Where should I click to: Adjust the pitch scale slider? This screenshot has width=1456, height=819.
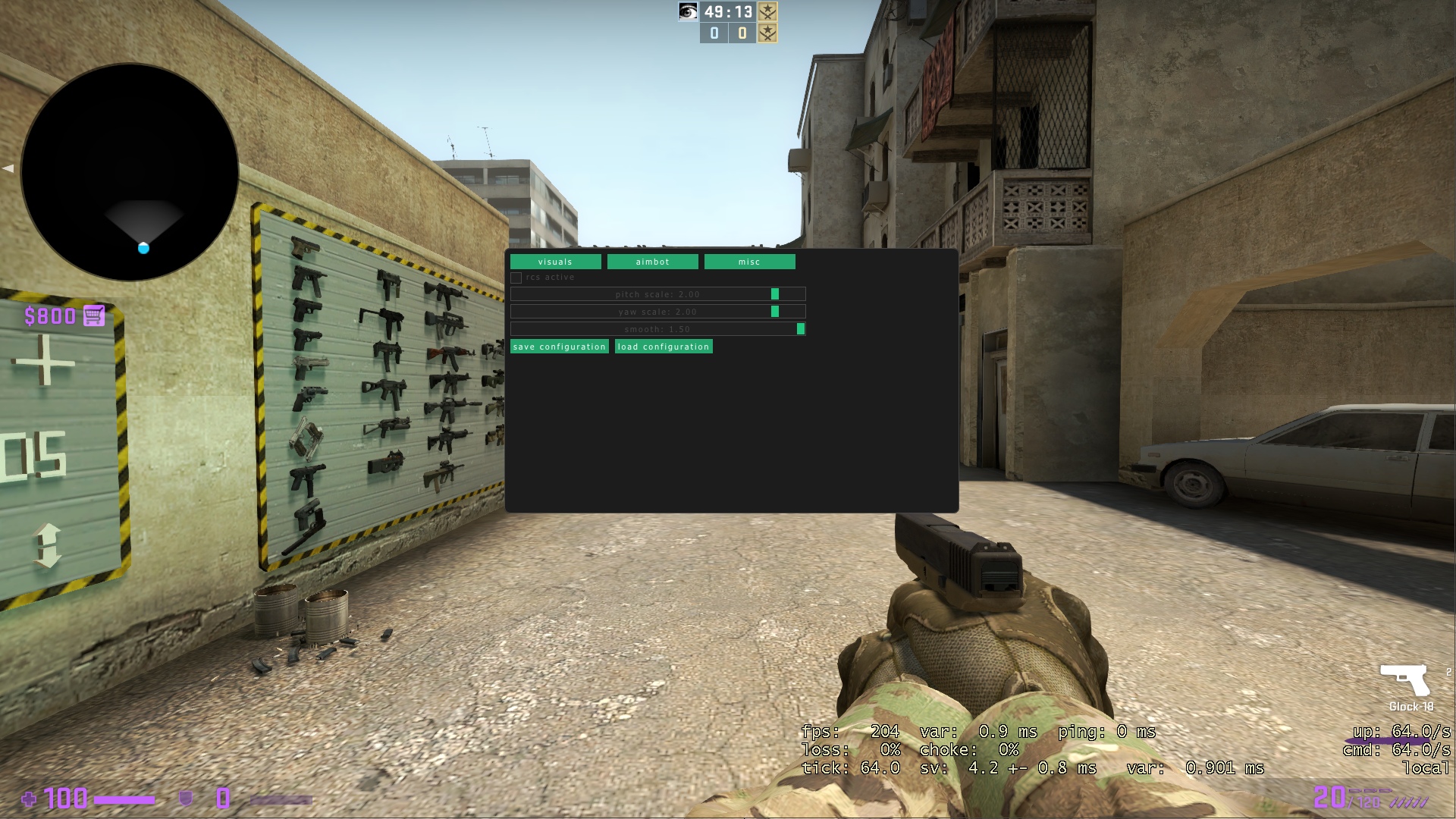(774, 294)
